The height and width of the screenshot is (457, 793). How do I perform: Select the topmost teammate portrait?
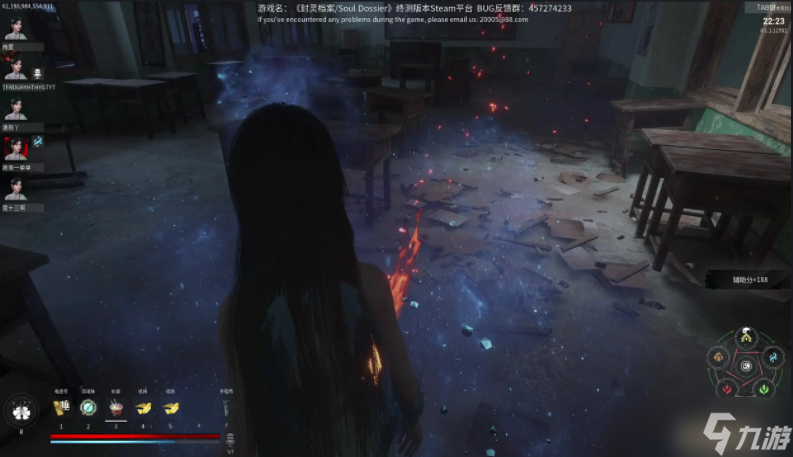point(15,27)
